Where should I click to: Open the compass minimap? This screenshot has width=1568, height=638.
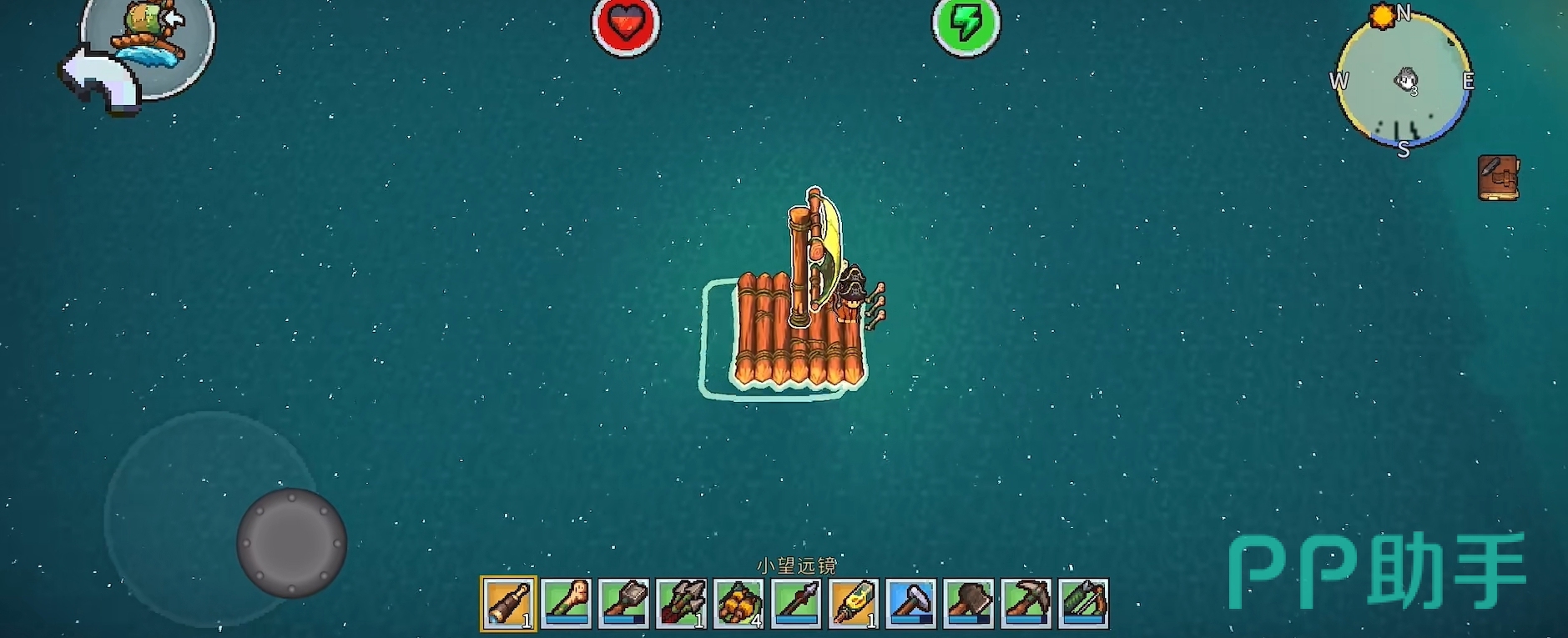pos(1404,81)
